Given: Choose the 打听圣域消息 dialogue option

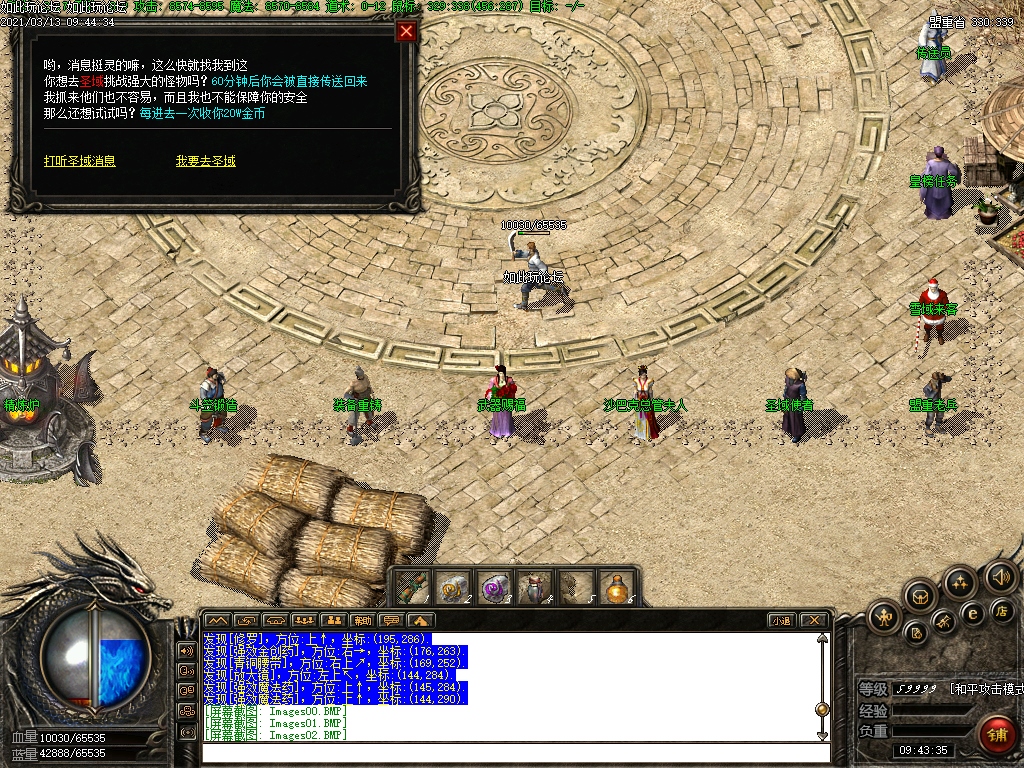Looking at the screenshot, I should tap(79, 161).
